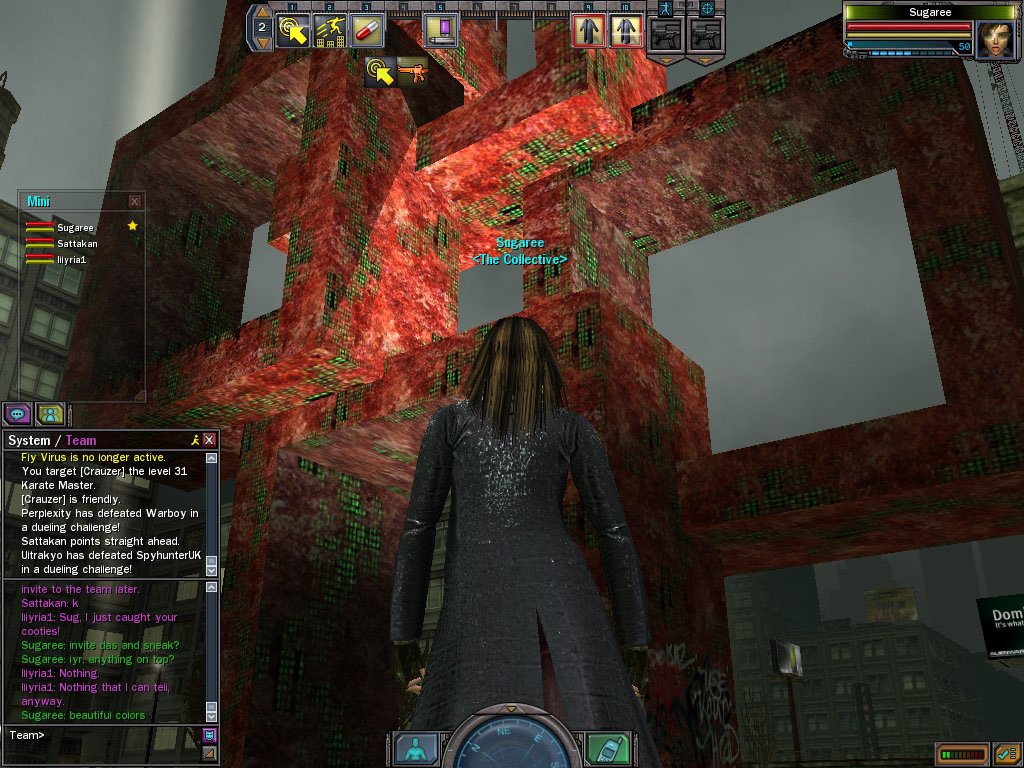This screenshot has width=1024, height=768.
Task: Open the yellow team members button
Action: pos(50,413)
